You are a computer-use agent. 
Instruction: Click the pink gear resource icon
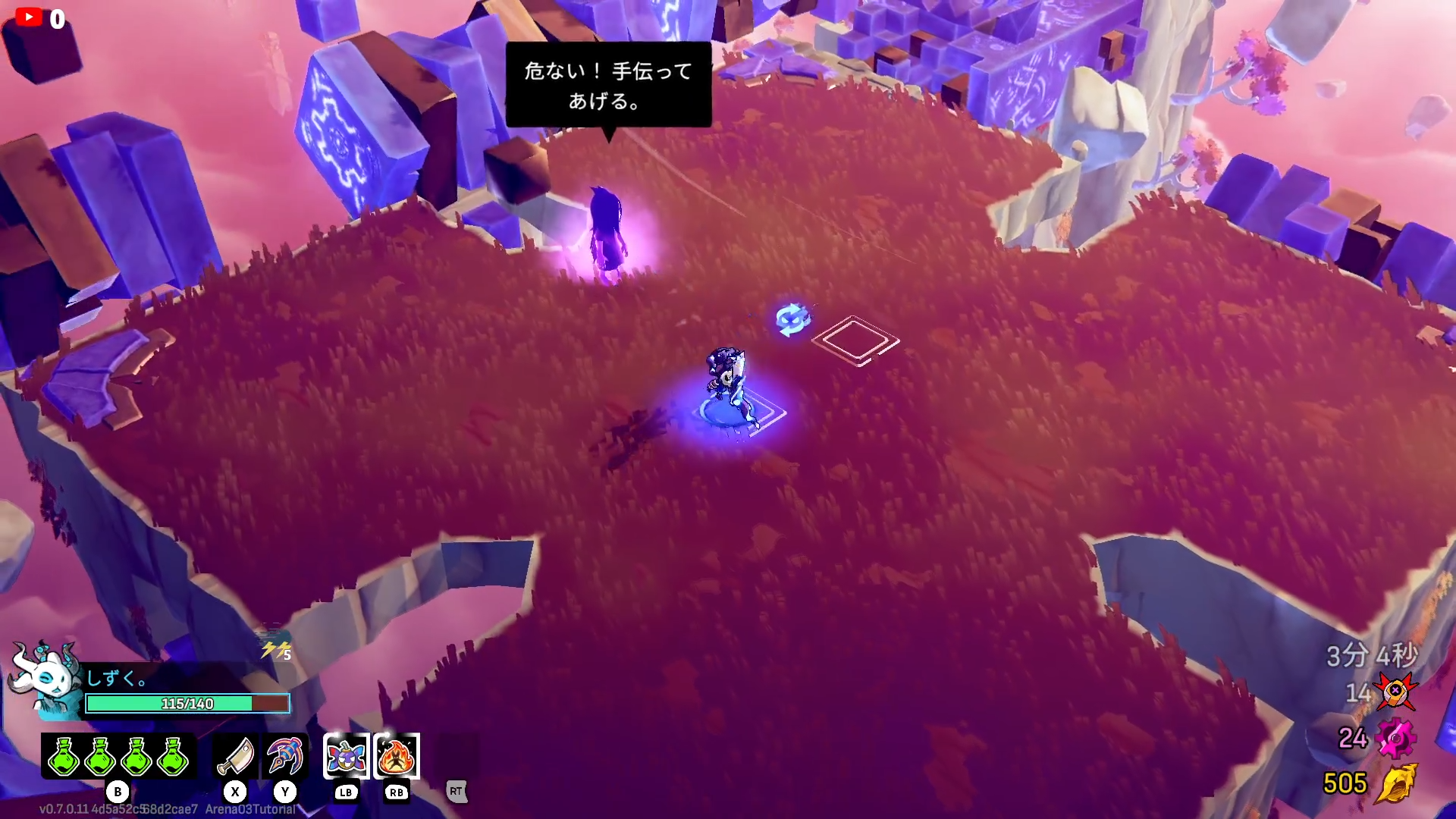pos(1395,738)
